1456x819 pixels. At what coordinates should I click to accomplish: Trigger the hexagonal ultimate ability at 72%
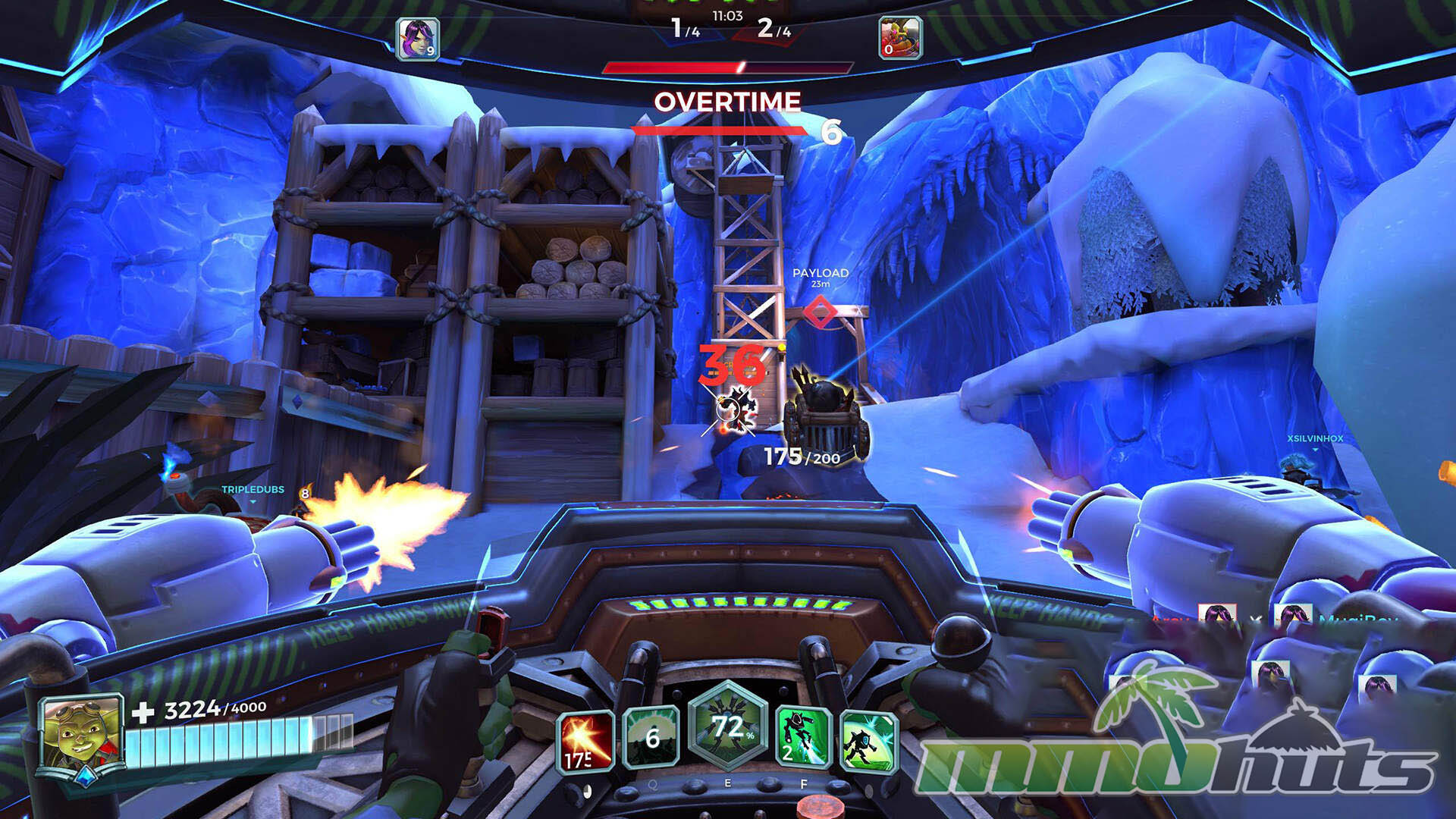point(728,728)
